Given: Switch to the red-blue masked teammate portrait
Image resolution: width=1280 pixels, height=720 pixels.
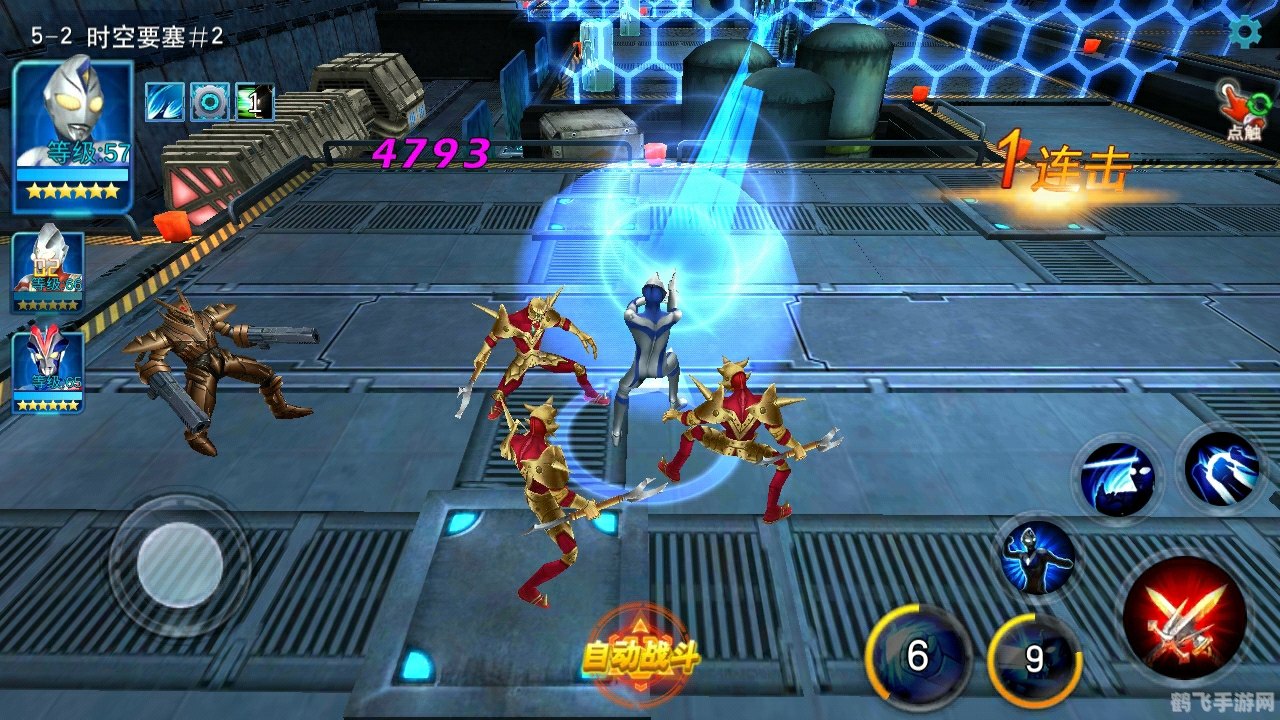Looking at the screenshot, I should click(47, 371).
